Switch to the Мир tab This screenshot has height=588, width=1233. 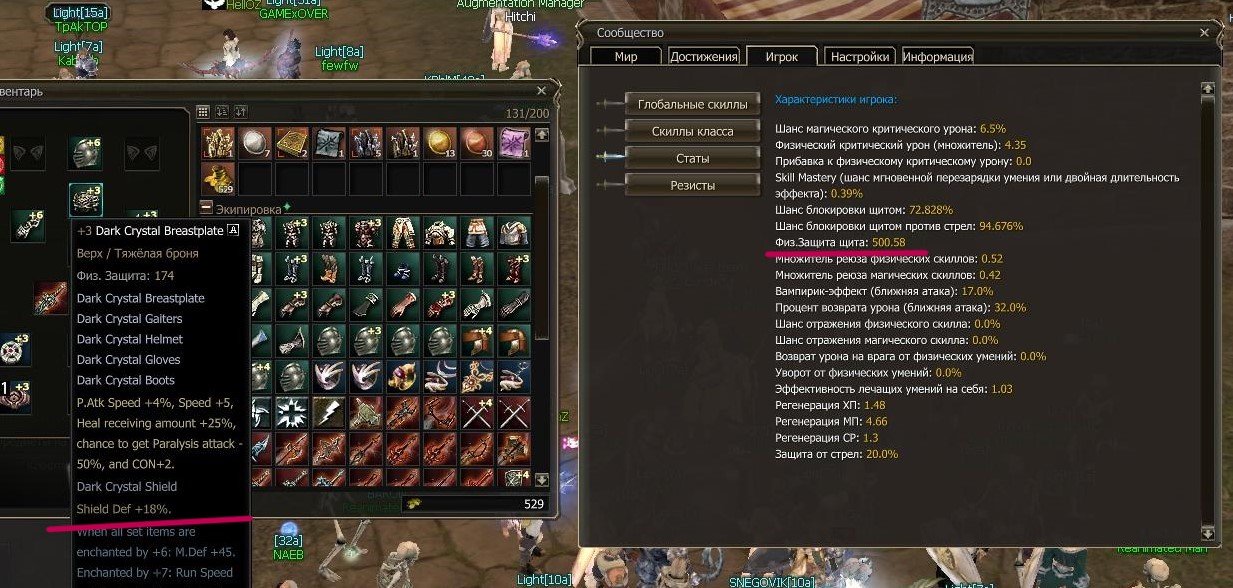pos(626,57)
